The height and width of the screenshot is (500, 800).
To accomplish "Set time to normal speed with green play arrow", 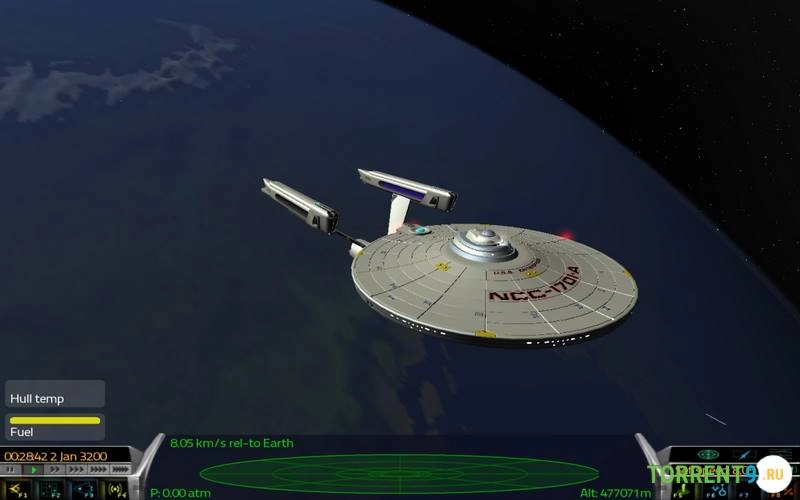I will [35, 469].
